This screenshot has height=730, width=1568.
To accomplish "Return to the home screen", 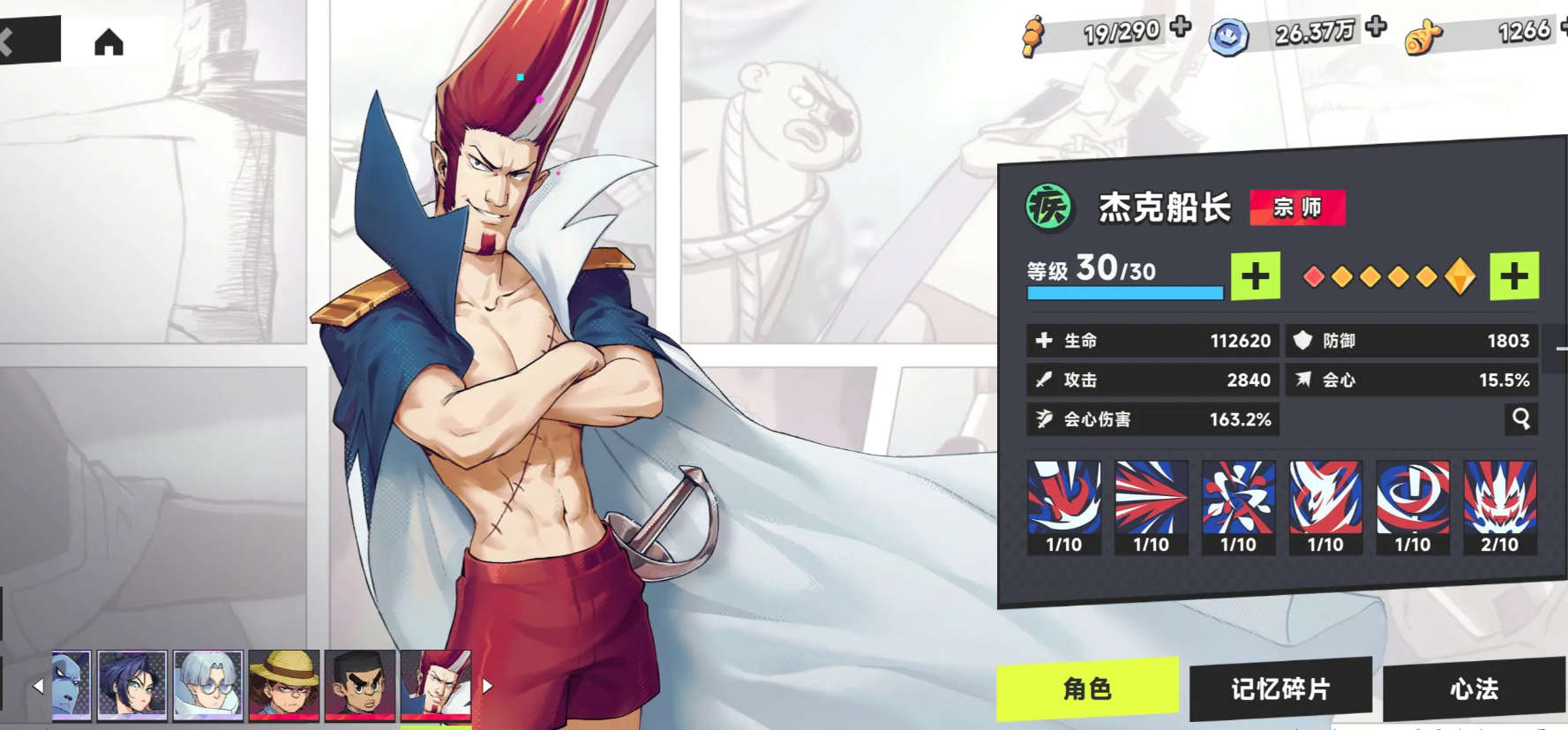I will (109, 41).
